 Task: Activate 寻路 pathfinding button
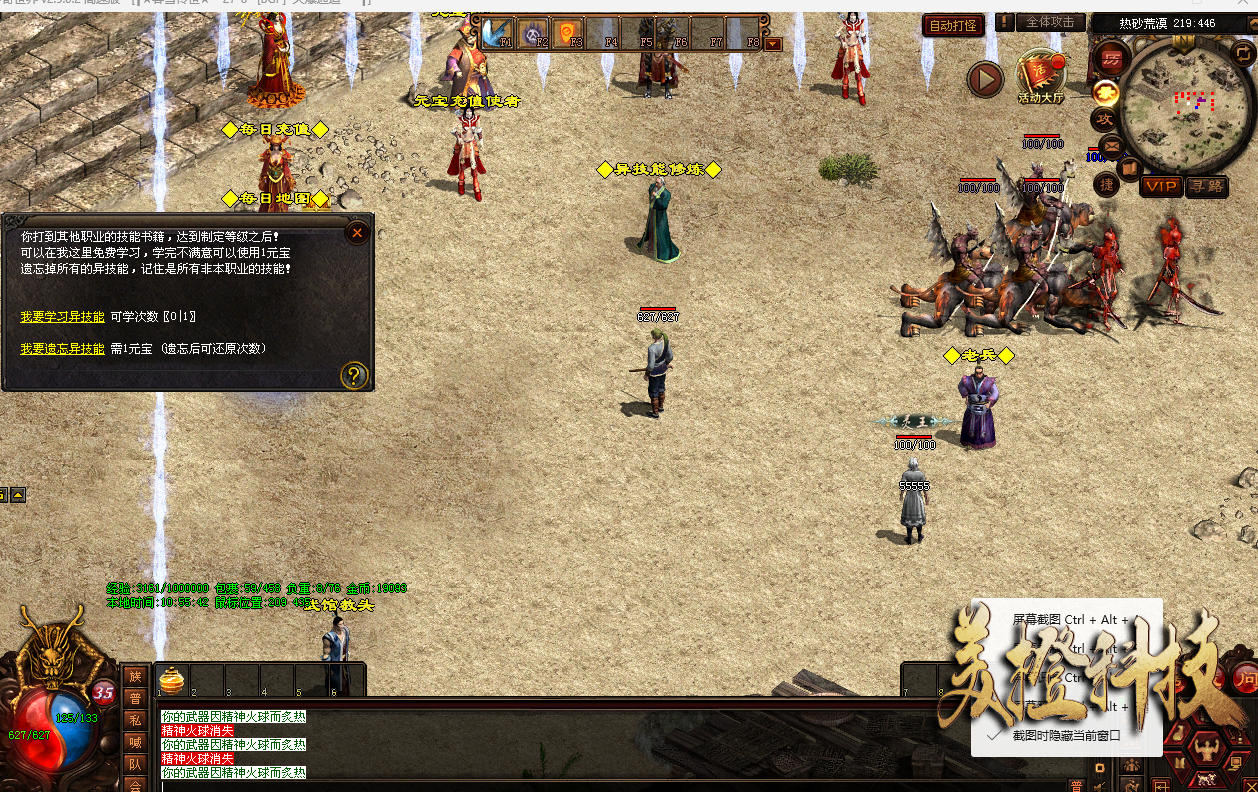coord(1207,186)
